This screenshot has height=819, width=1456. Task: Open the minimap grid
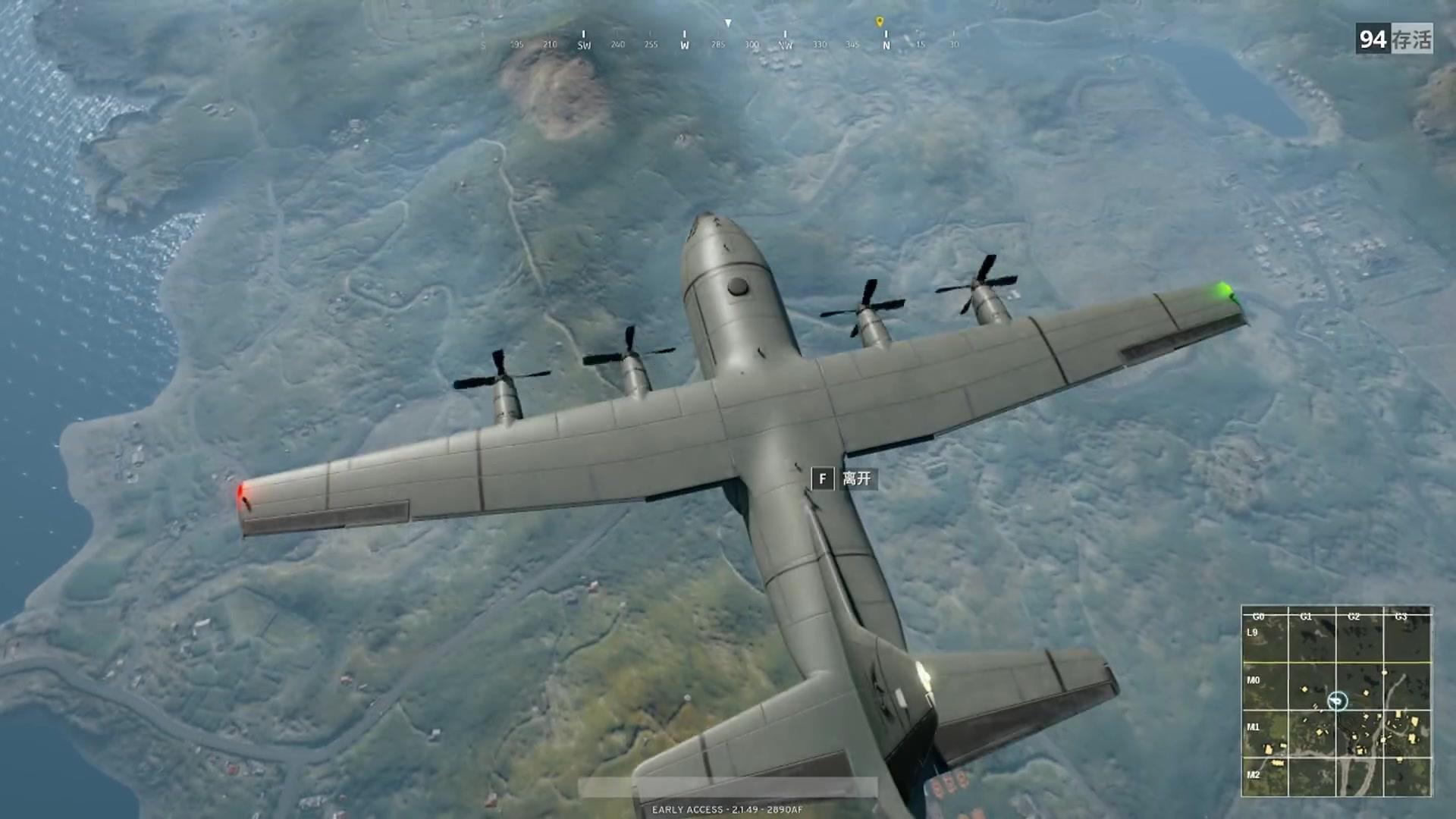(1336, 701)
